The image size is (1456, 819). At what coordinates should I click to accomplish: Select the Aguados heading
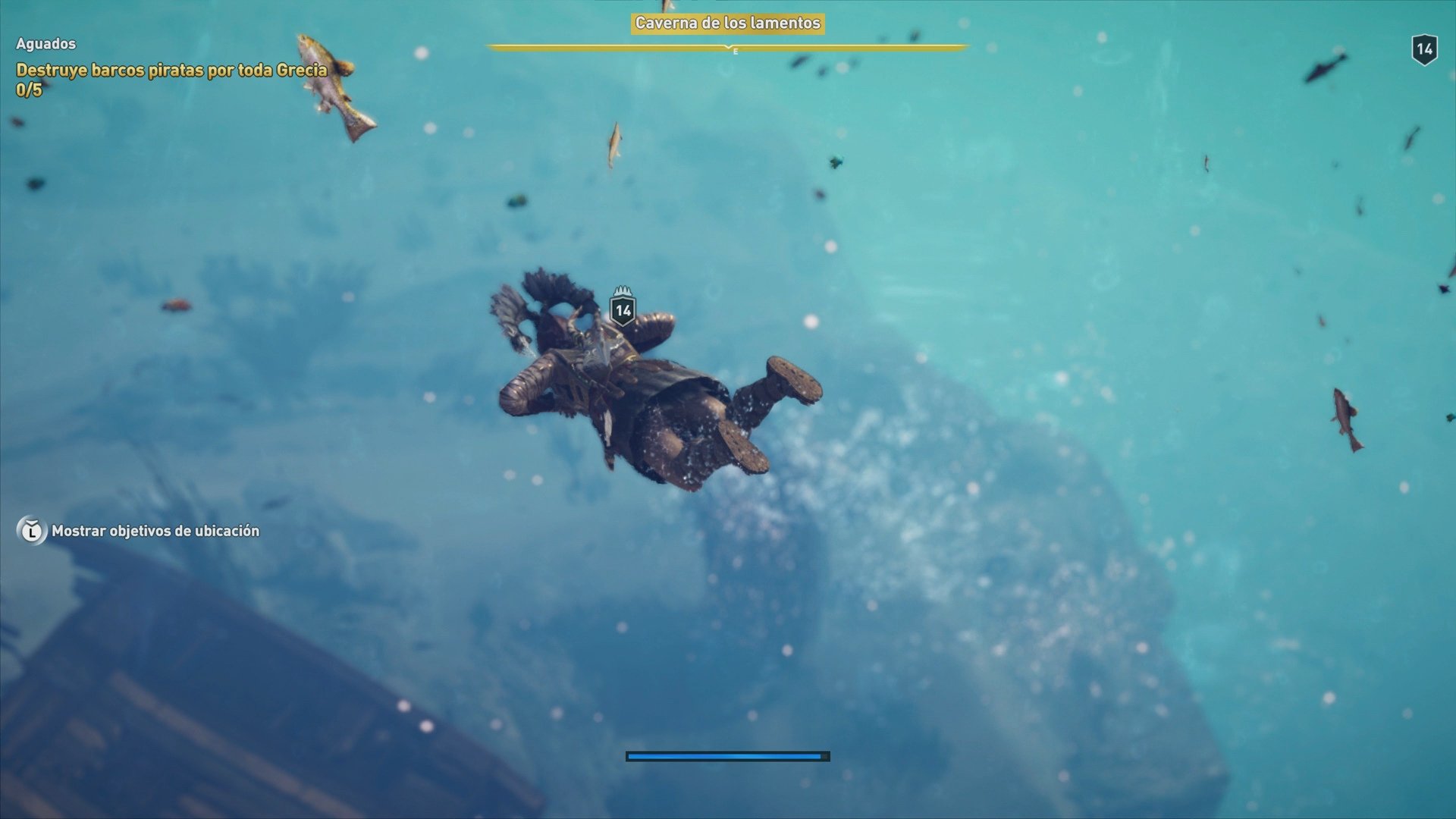[x=45, y=44]
